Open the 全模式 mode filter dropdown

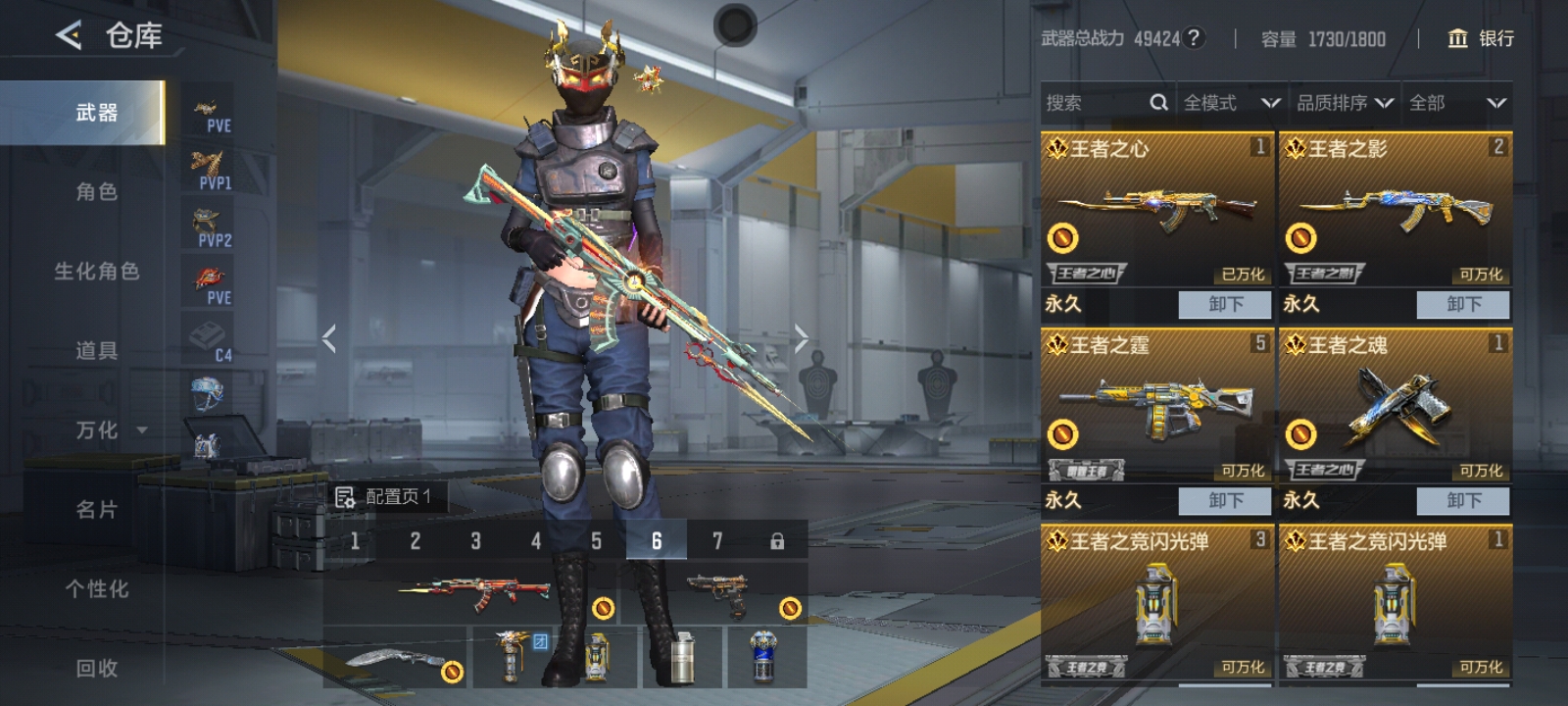tap(1231, 103)
